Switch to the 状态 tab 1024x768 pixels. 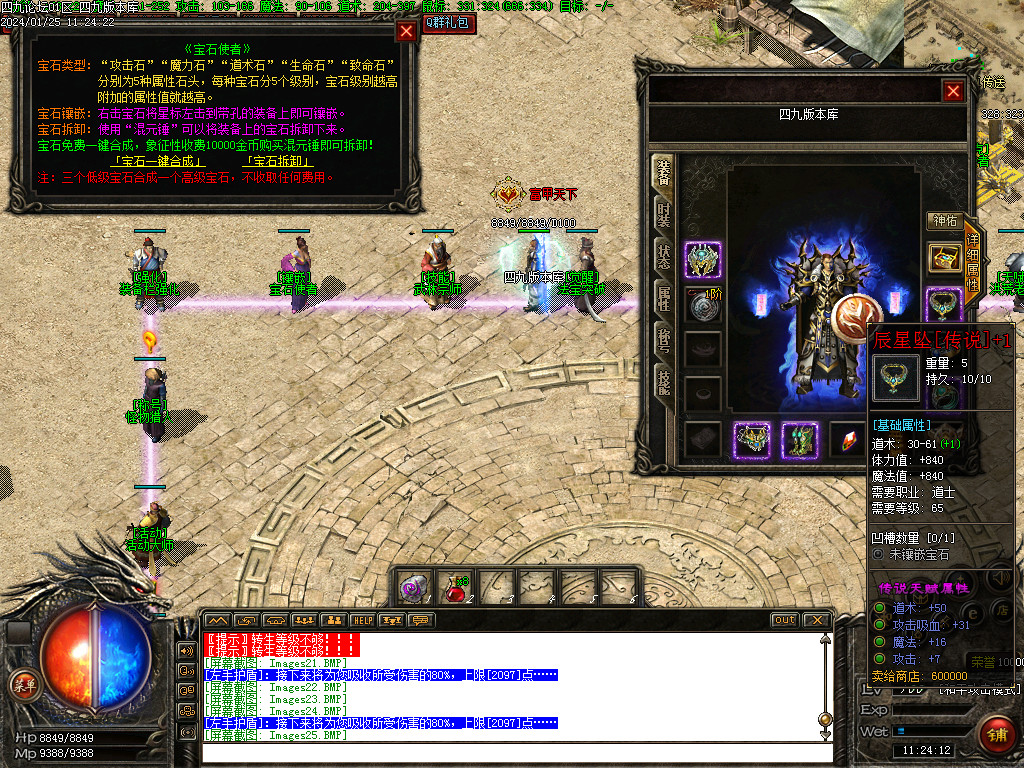[664, 254]
